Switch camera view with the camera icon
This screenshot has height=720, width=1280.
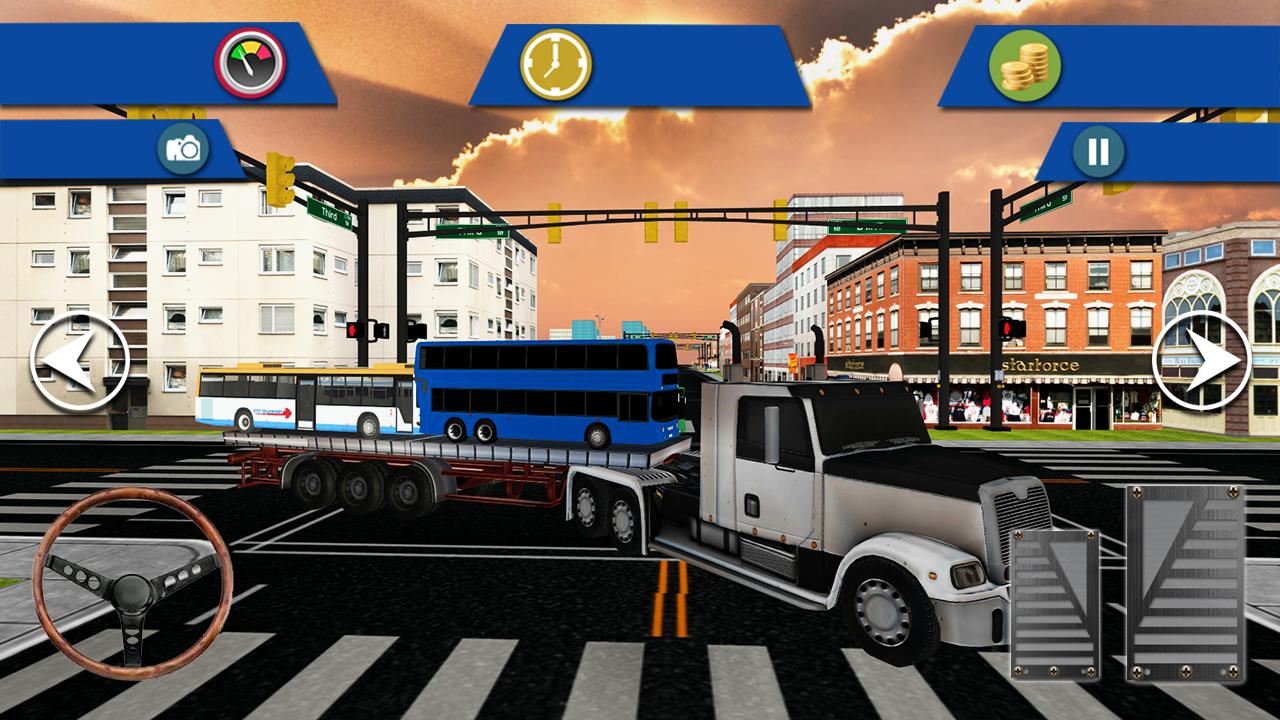[x=183, y=146]
